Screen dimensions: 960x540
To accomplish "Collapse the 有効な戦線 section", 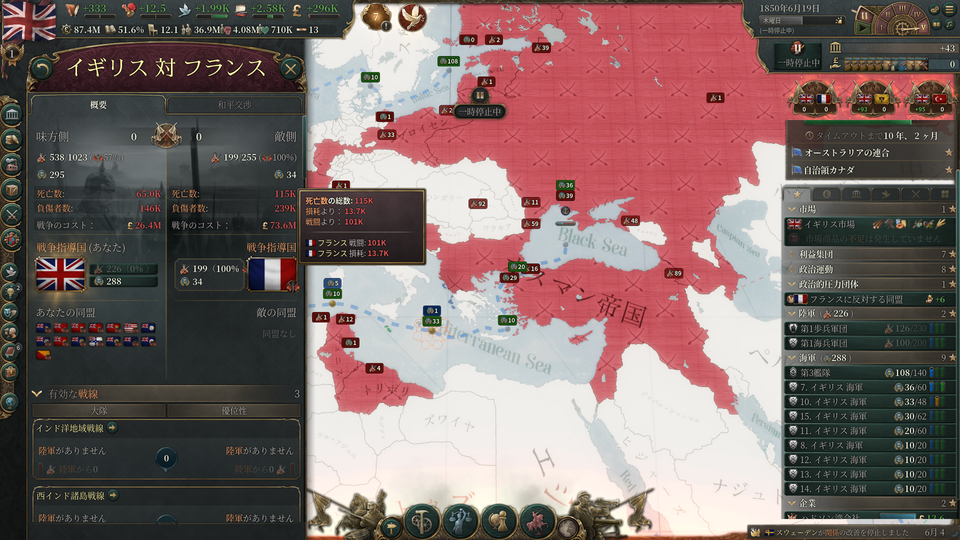I will tap(38, 393).
